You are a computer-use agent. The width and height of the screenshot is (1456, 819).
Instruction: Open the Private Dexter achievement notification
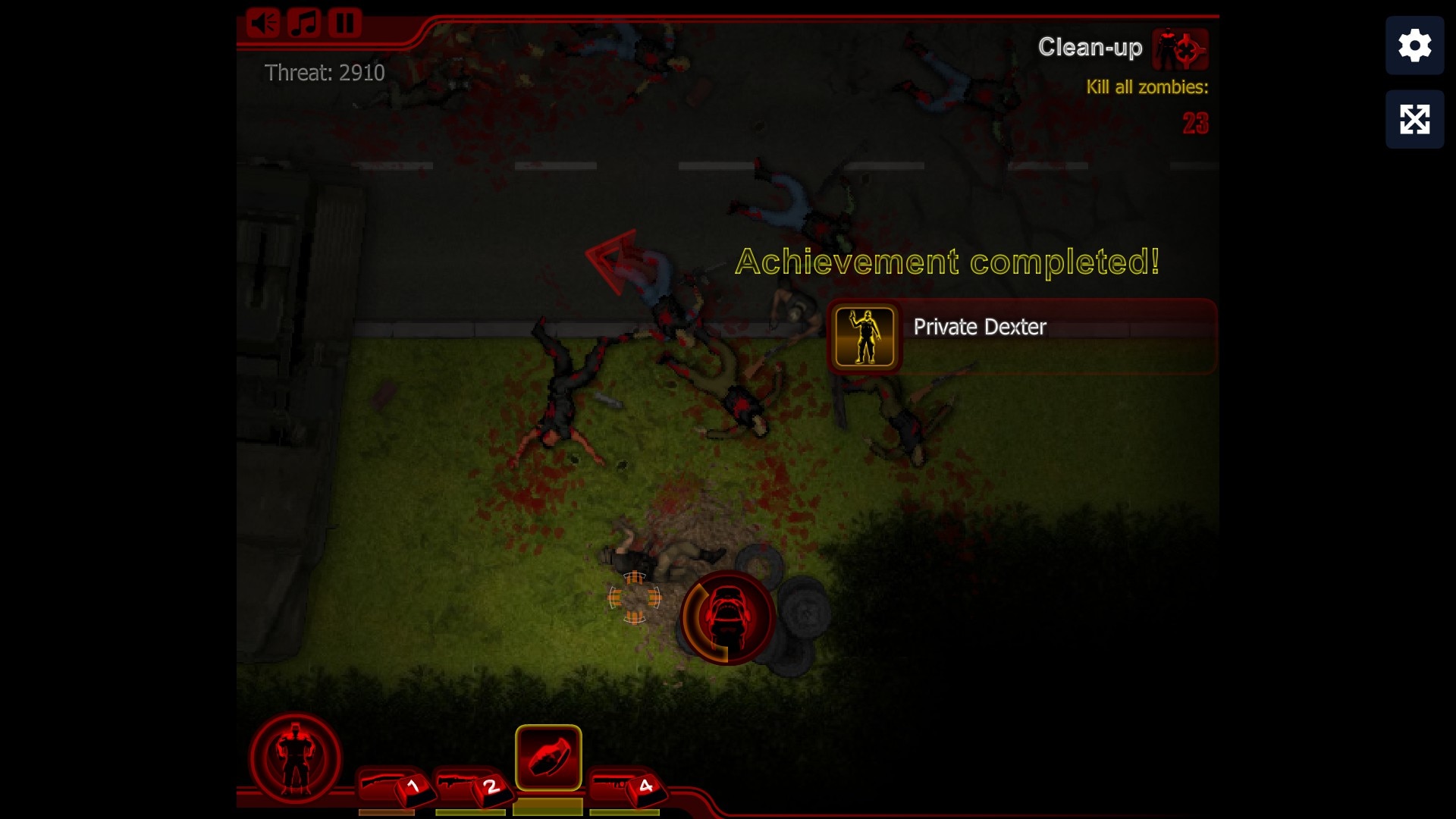1021,337
